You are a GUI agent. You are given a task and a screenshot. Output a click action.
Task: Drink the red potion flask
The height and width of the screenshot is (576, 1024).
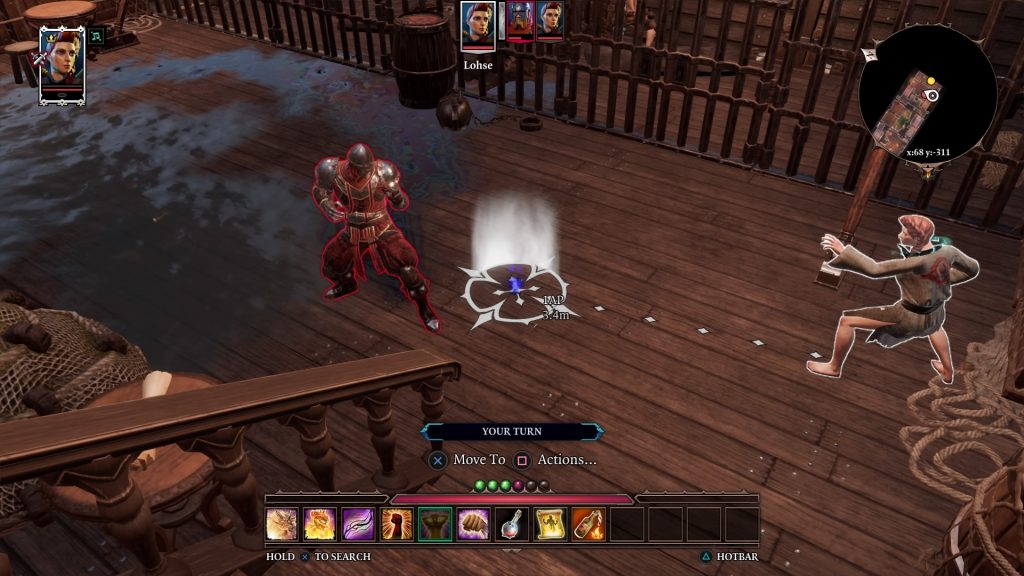click(x=511, y=524)
